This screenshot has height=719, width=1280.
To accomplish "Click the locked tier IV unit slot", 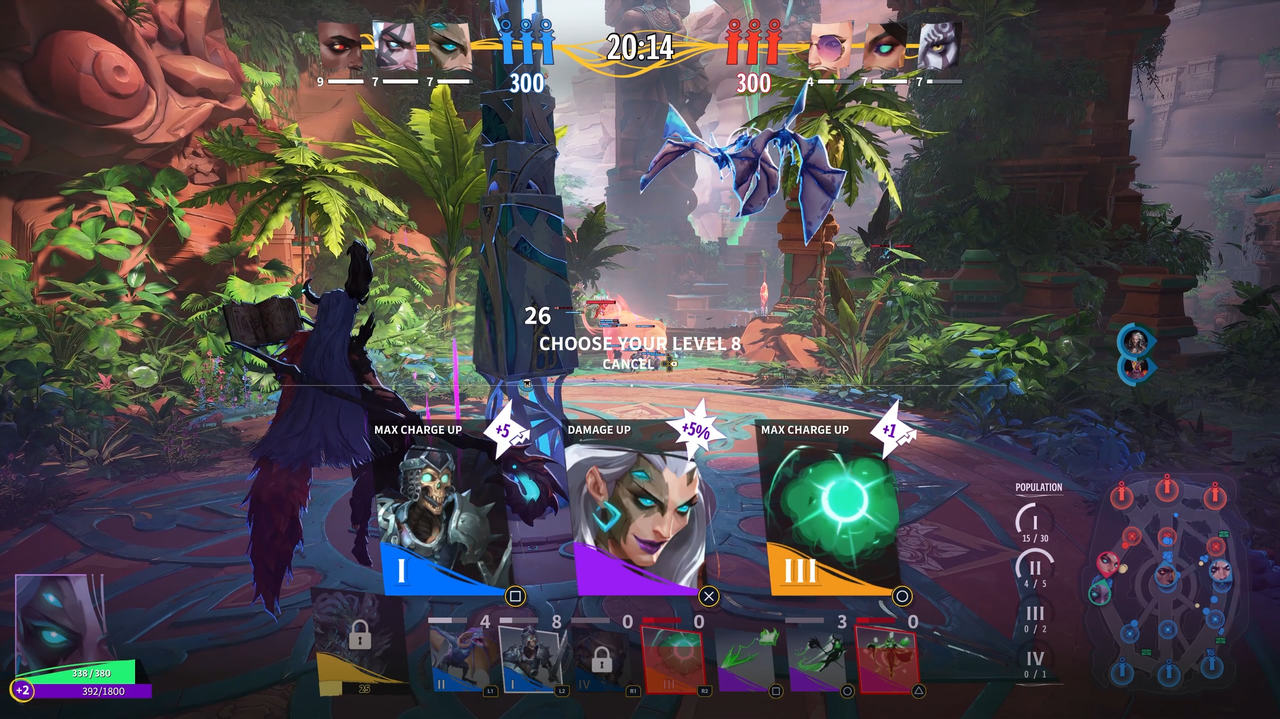I will 601,660.
